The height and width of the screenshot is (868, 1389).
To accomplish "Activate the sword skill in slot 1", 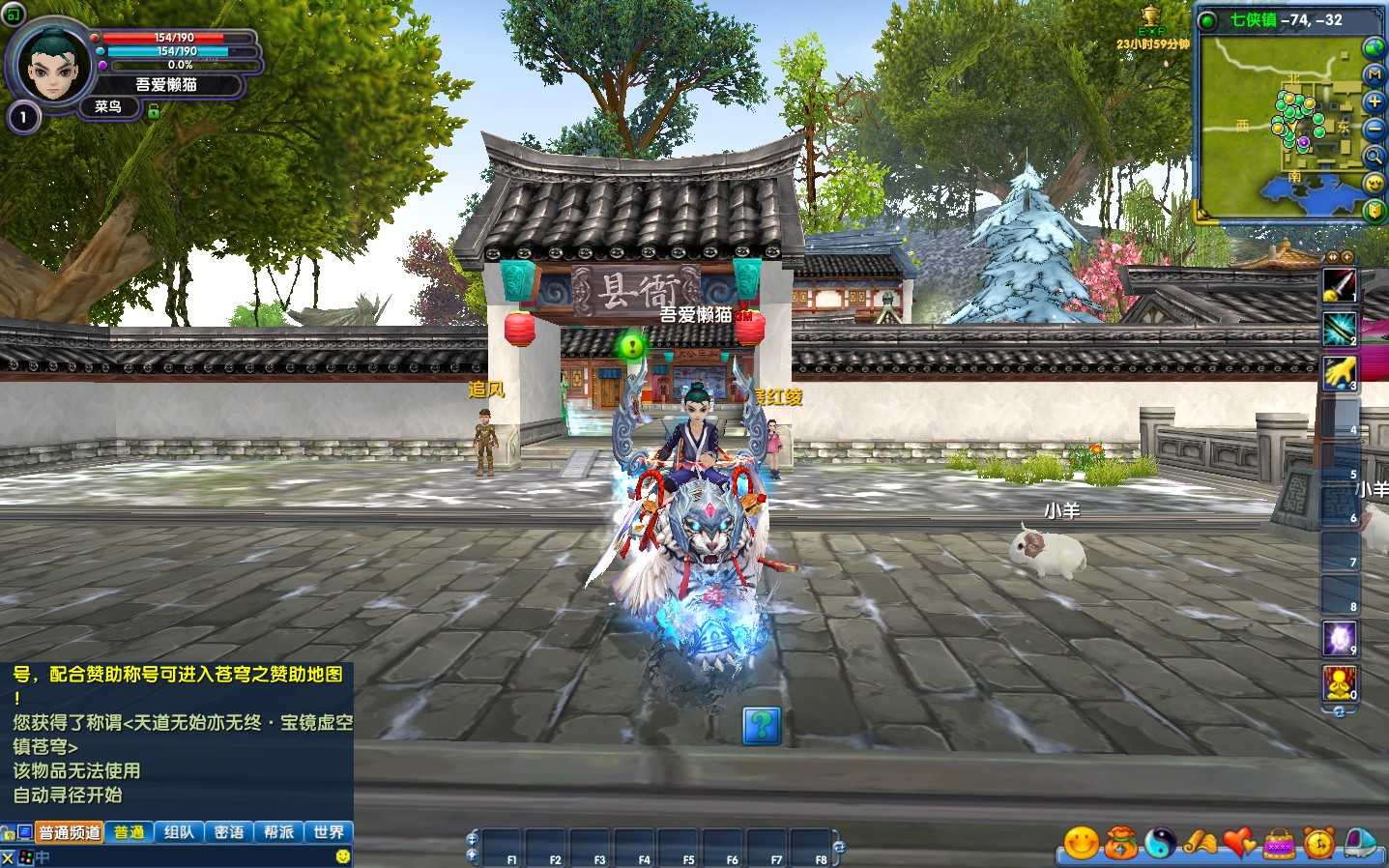I will [x=1340, y=285].
